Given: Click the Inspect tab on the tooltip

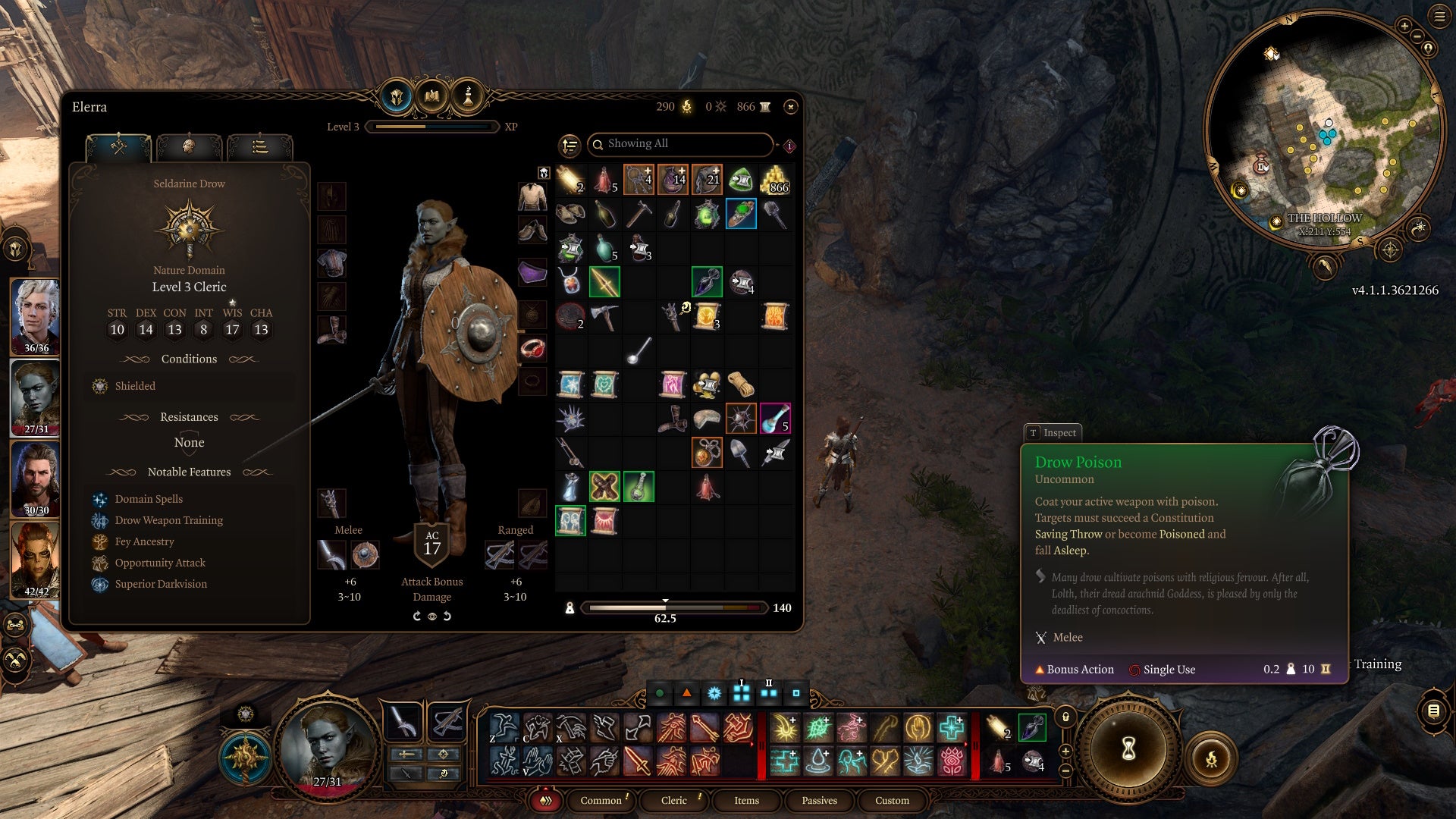Looking at the screenshot, I should tap(1053, 433).
